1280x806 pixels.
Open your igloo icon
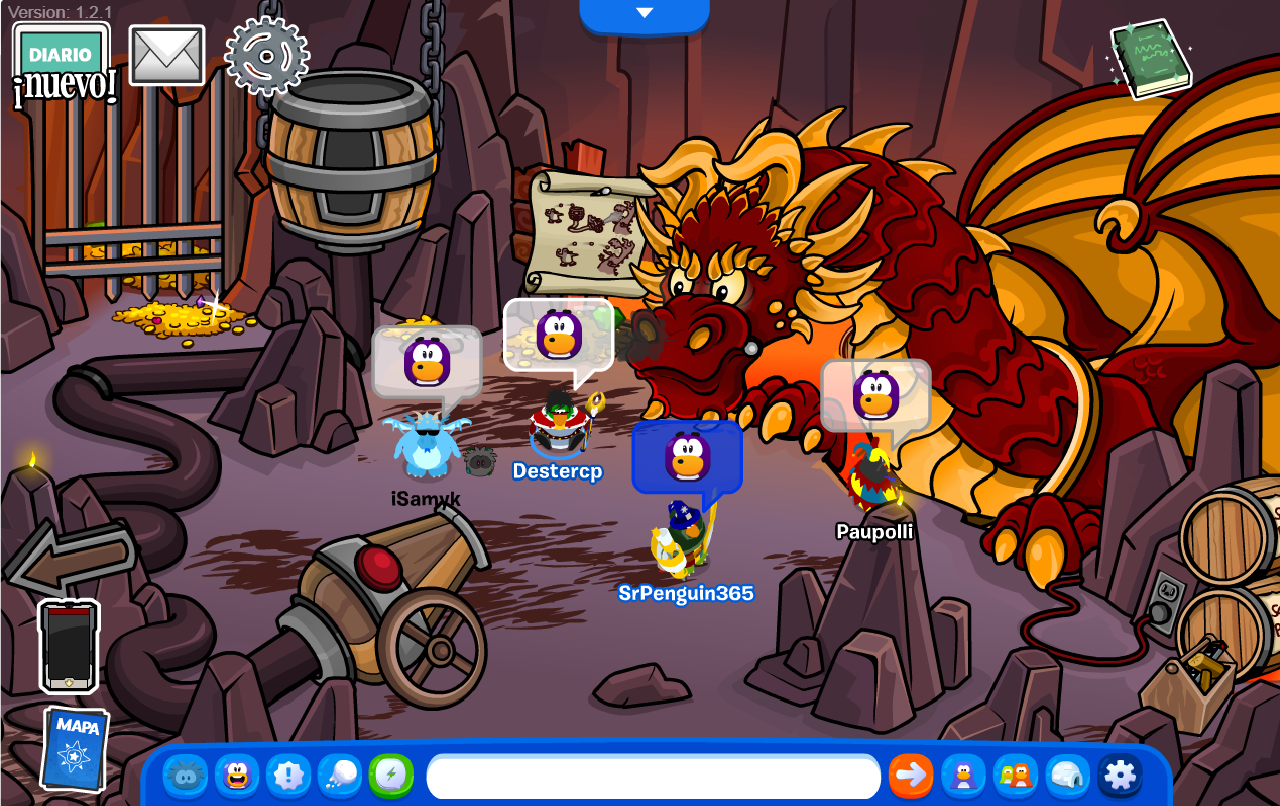(x=1069, y=774)
